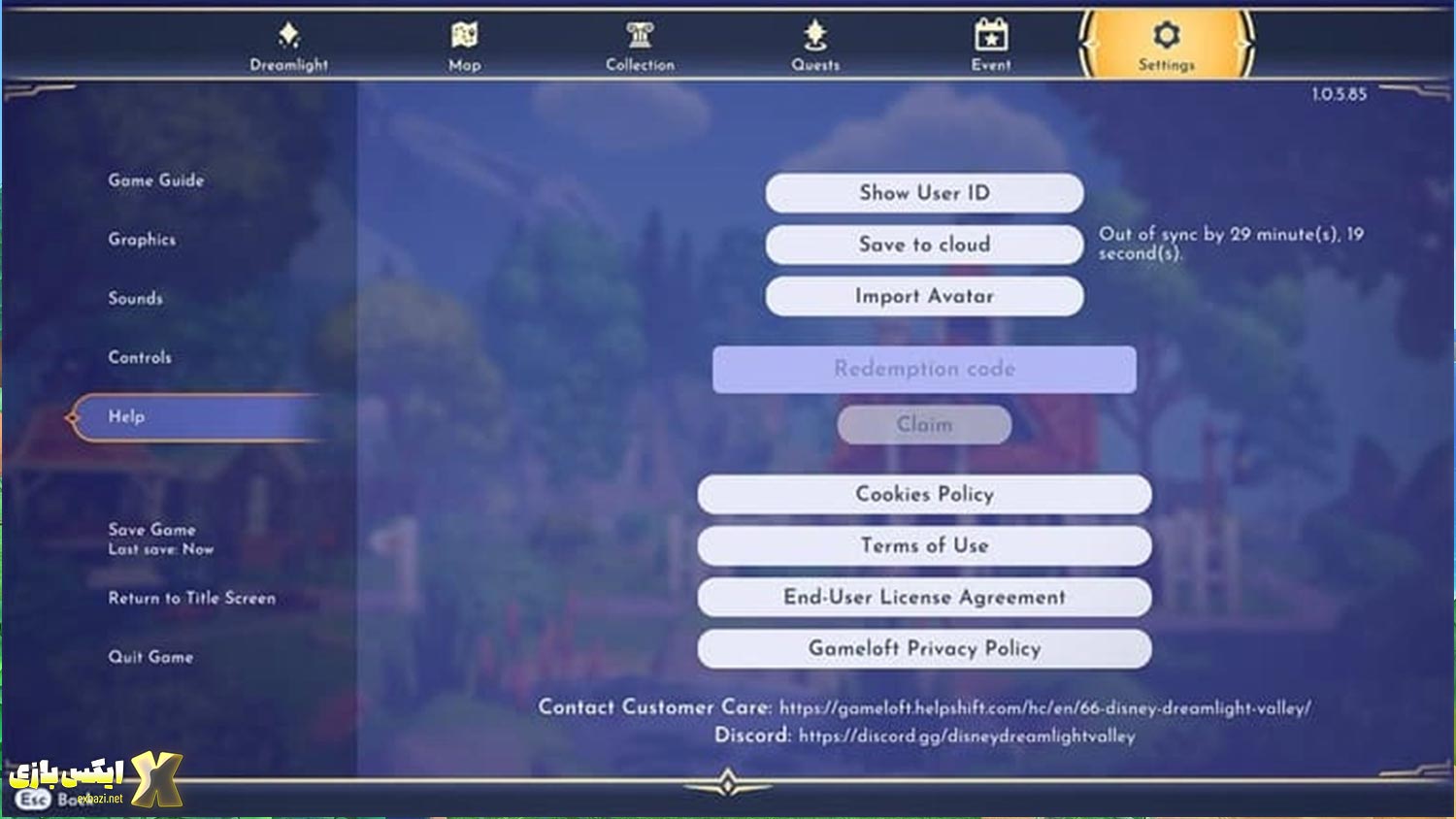
Task: Open the Graphics settings section
Action: point(143,240)
